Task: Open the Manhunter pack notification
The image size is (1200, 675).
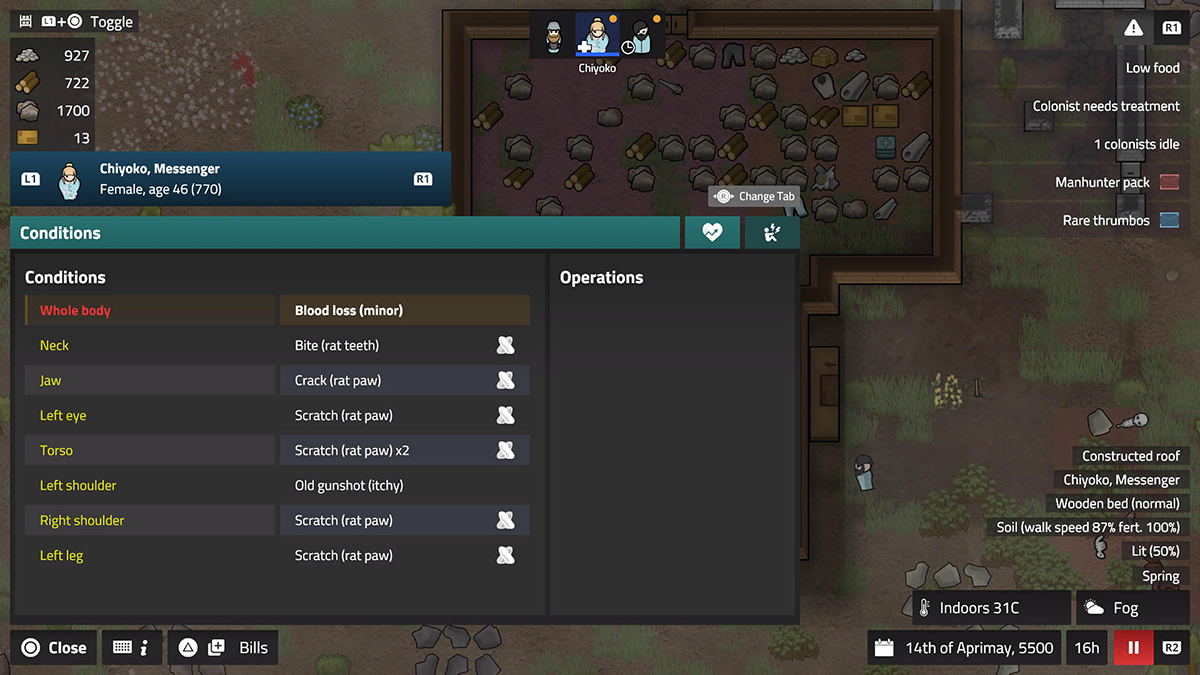Action: click(1116, 182)
